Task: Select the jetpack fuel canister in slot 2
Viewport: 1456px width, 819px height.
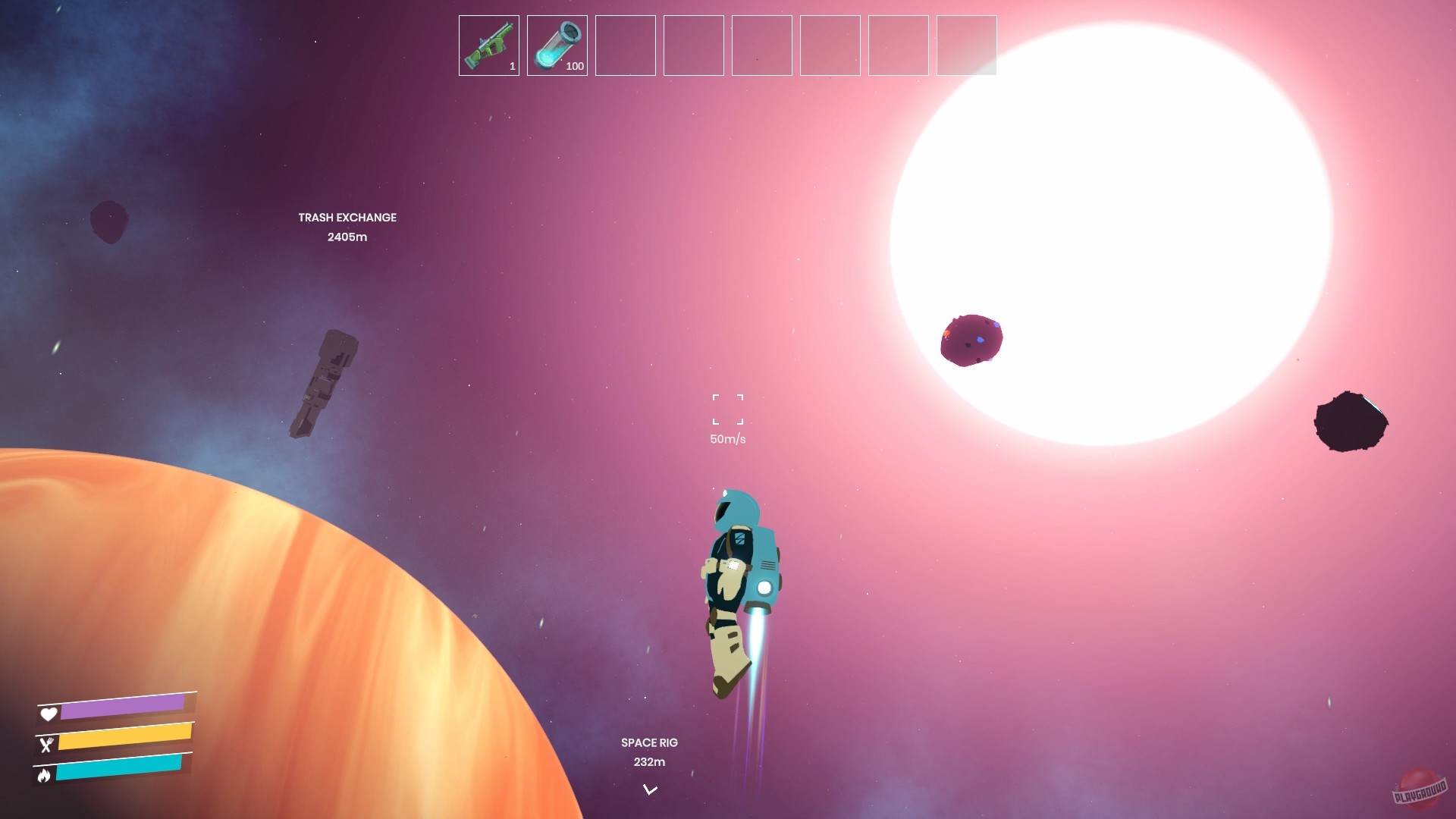Action: [557, 45]
